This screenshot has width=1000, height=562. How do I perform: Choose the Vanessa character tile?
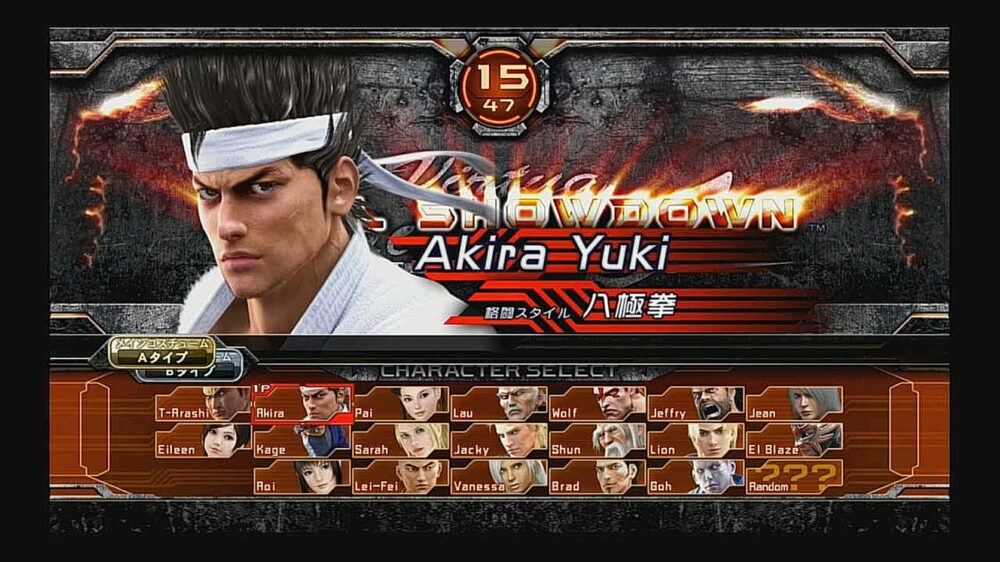tap(498, 477)
